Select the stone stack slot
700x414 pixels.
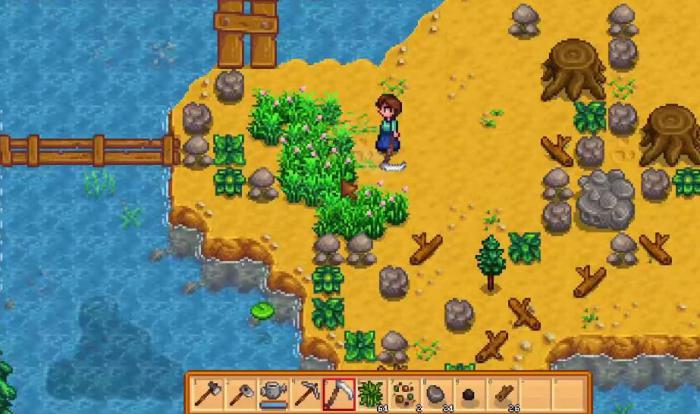(x=435, y=393)
